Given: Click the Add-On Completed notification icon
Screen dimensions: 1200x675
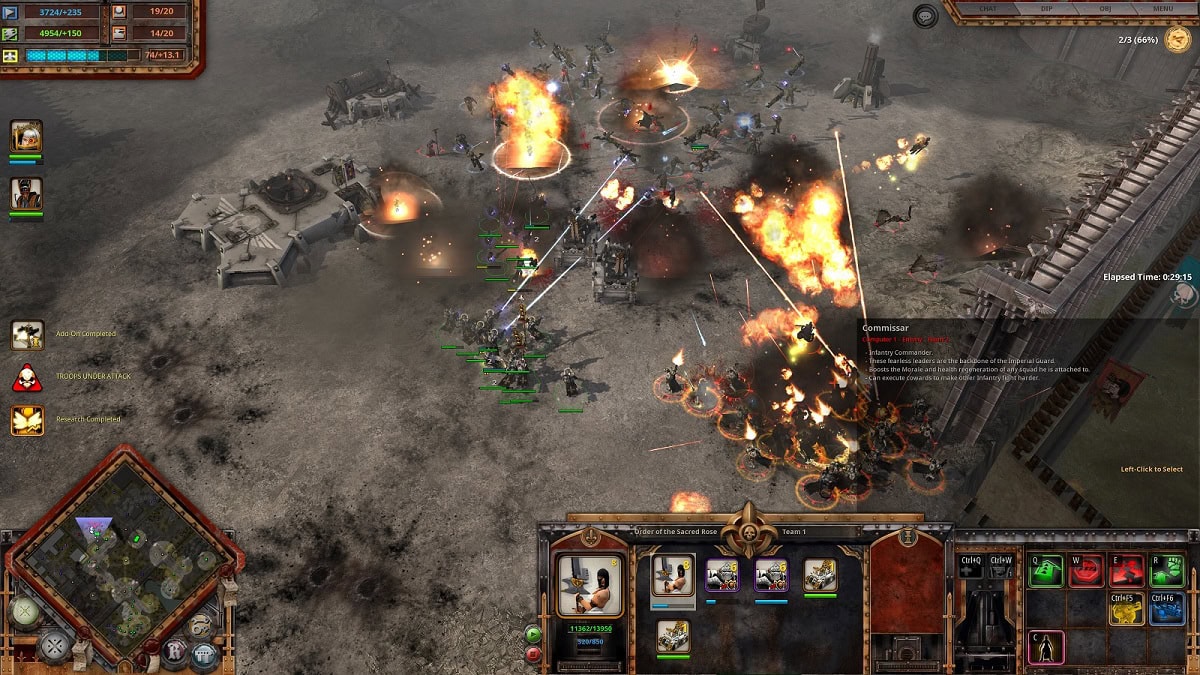Looking at the screenshot, I should click(x=27, y=335).
